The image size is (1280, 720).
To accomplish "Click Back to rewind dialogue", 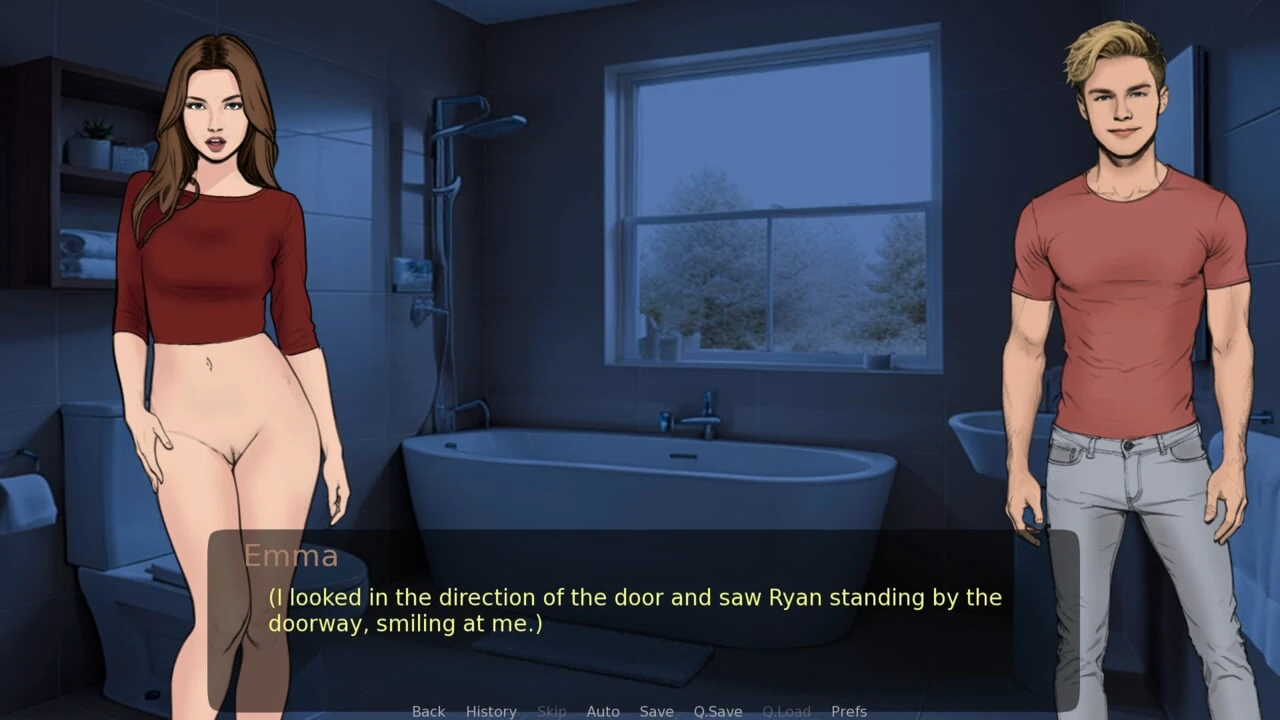I will tap(428, 711).
